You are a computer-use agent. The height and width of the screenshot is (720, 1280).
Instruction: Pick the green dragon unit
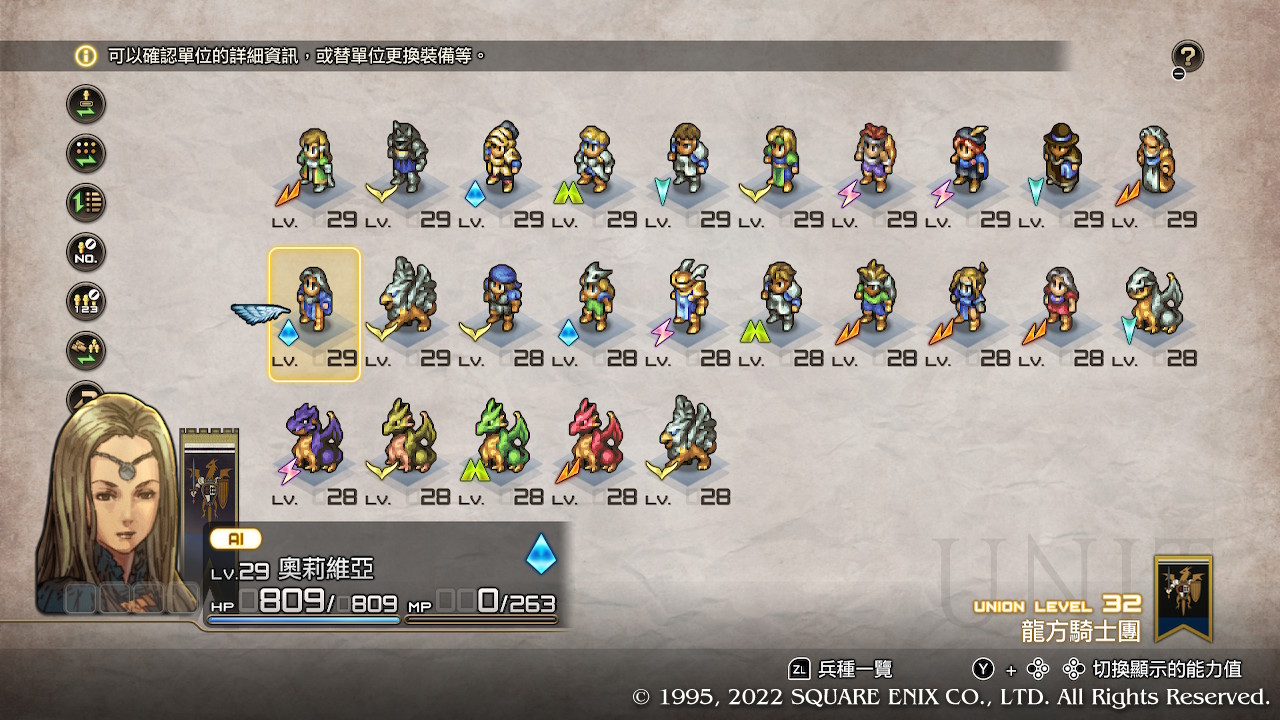pyautogui.click(x=500, y=440)
